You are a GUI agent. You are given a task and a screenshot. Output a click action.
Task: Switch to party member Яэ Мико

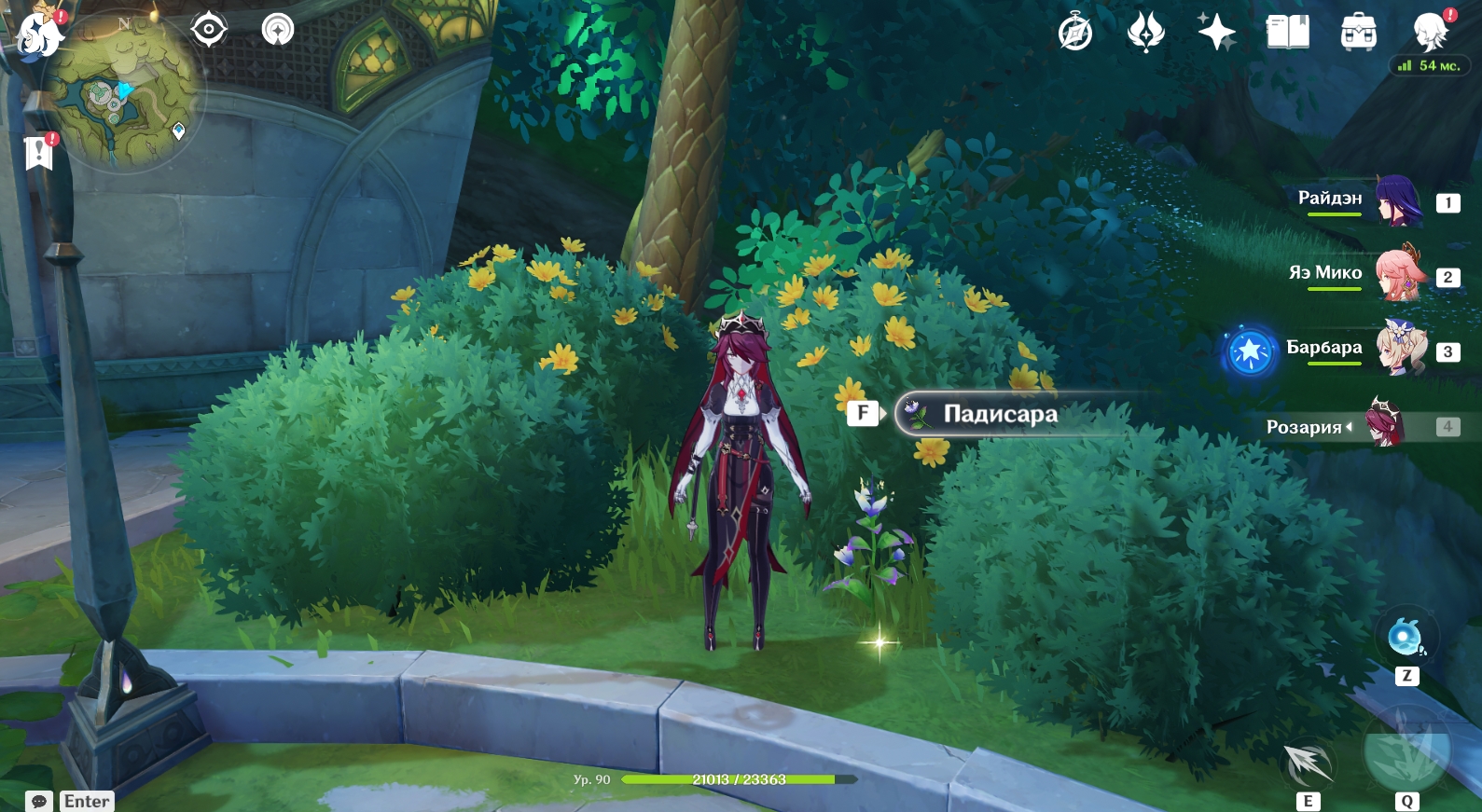click(1362, 274)
